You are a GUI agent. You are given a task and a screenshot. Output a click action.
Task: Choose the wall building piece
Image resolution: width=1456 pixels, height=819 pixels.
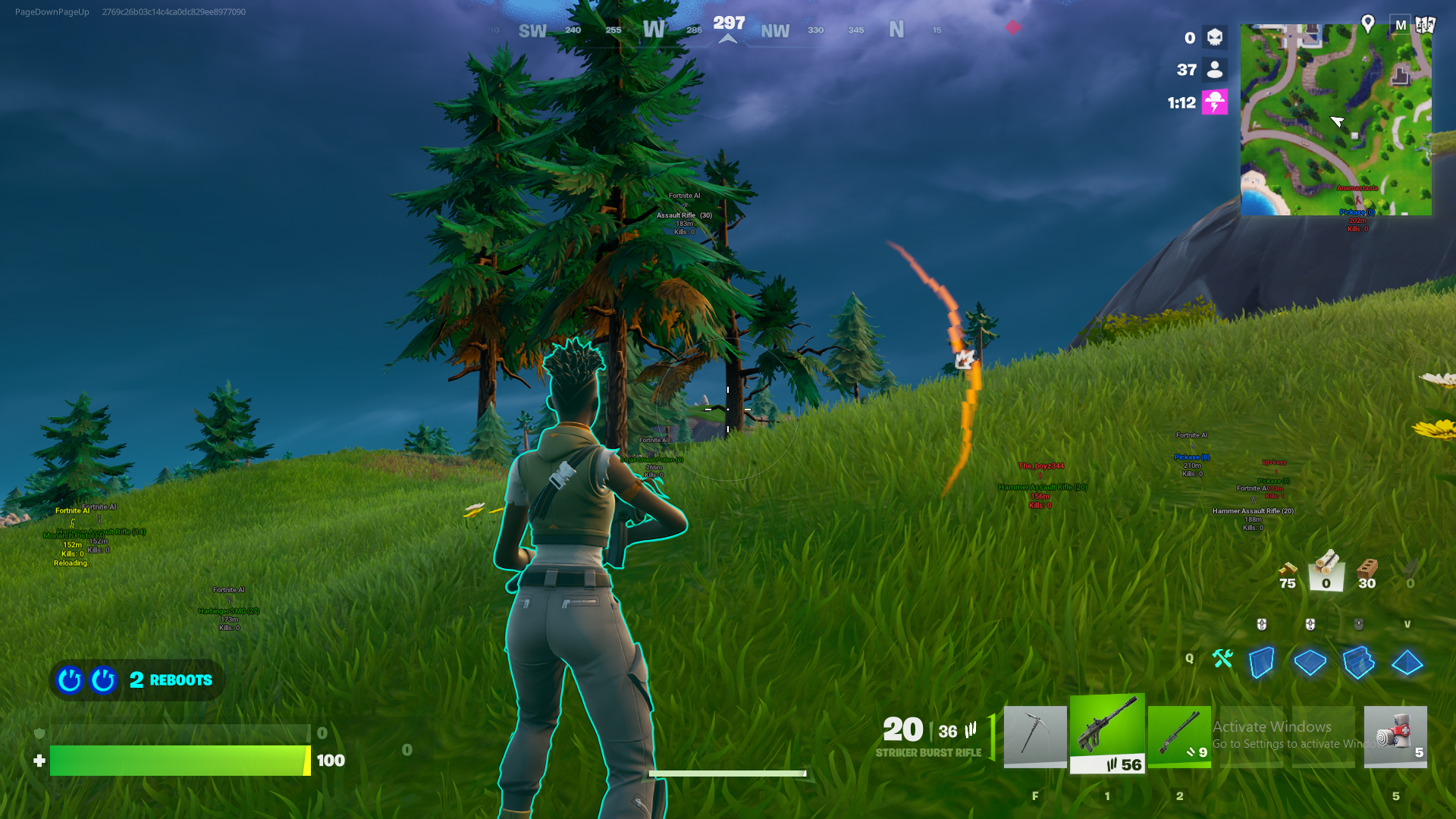coord(1261,662)
